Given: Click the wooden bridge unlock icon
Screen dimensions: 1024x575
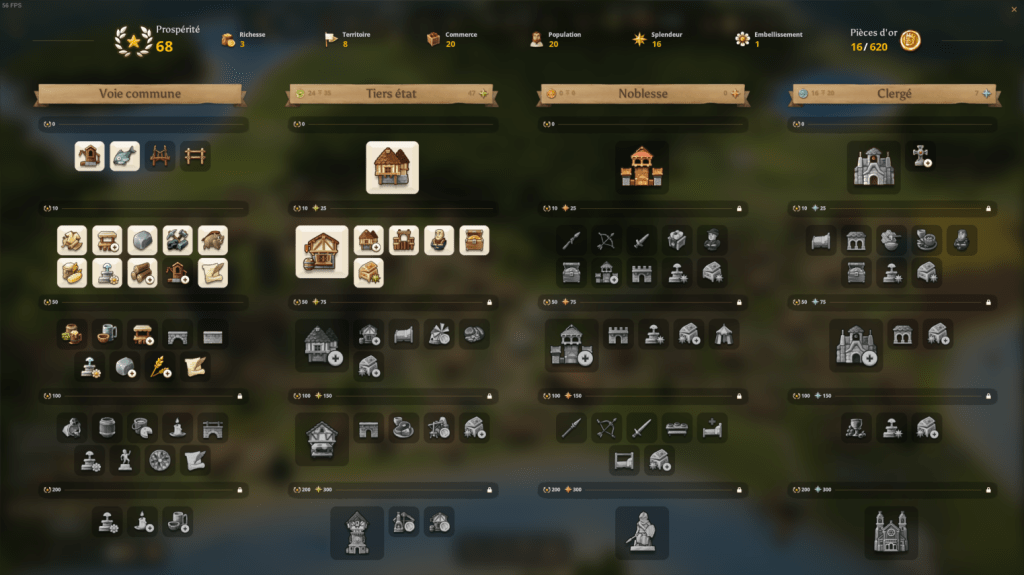Looking at the screenshot, I should tap(160, 156).
